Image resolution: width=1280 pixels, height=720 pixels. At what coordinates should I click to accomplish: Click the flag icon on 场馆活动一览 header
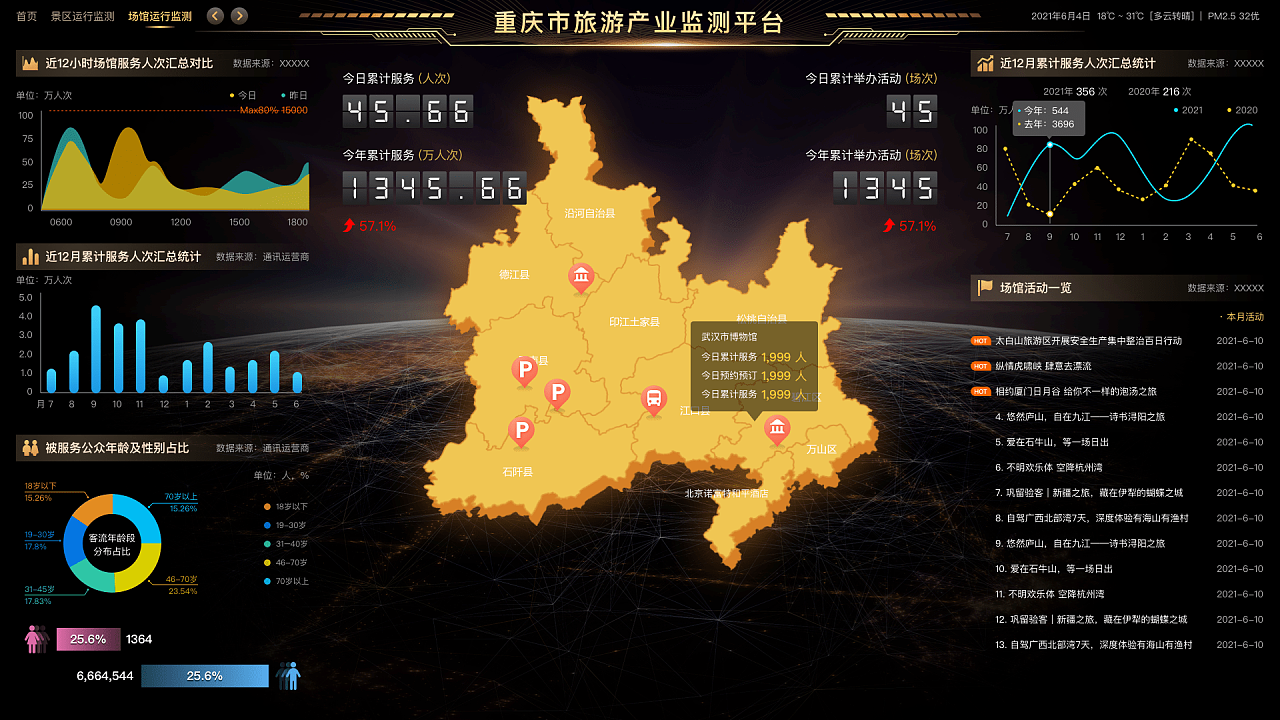point(985,288)
